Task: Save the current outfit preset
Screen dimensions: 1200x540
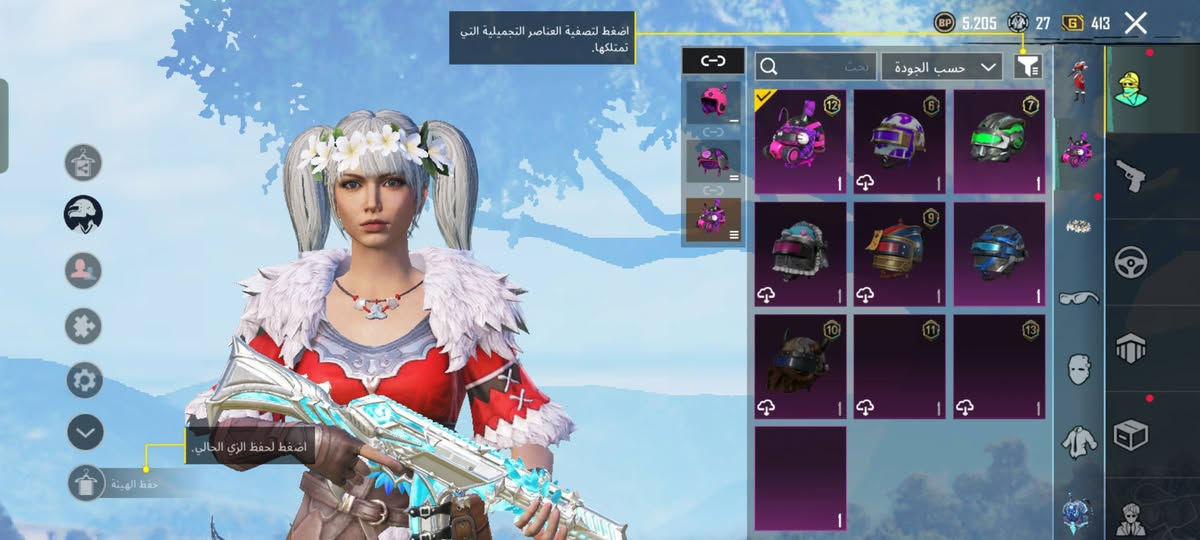Action: pyautogui.click(x=87, y=484)
